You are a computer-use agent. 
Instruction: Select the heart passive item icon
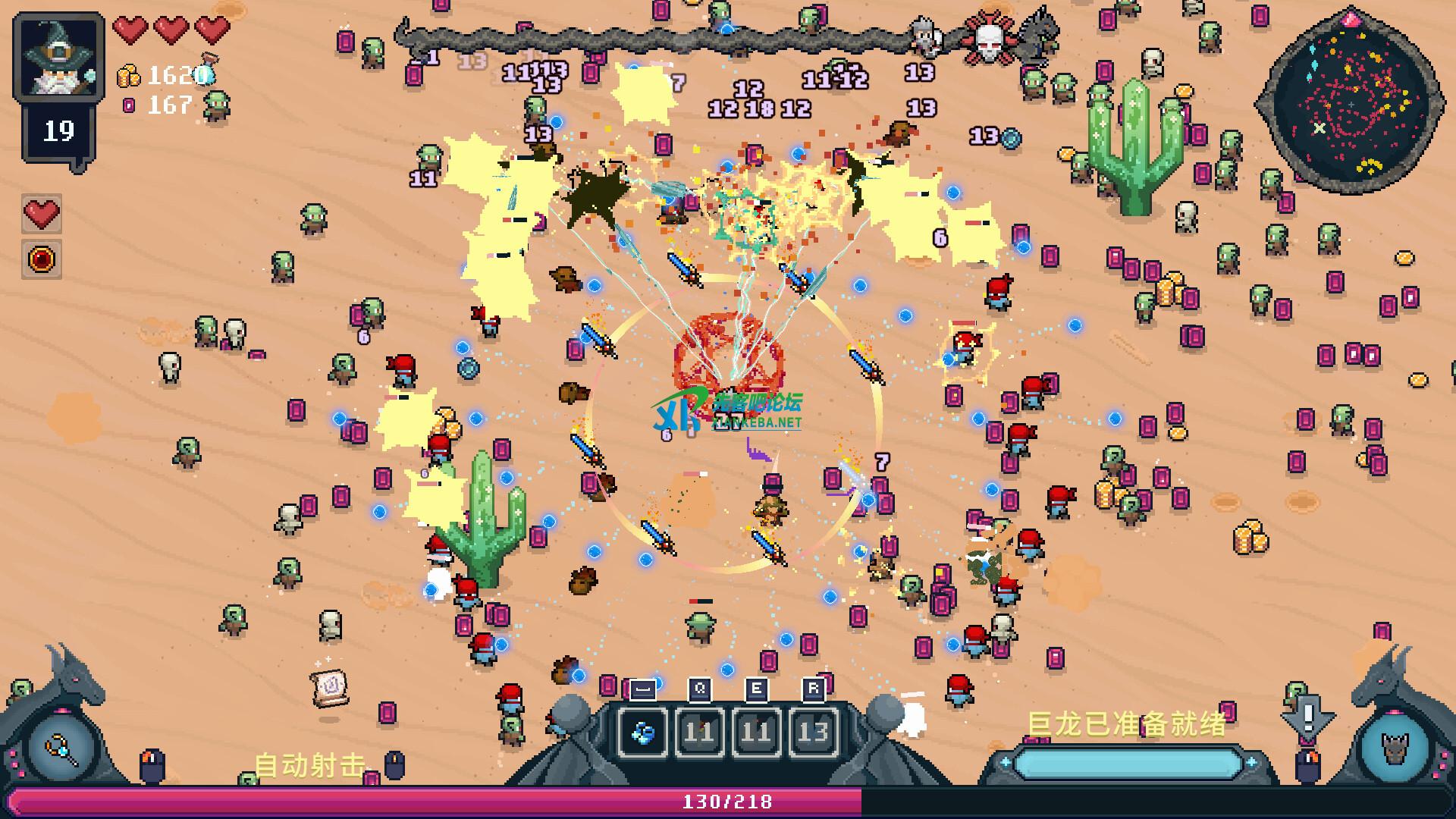click(42, 214)
